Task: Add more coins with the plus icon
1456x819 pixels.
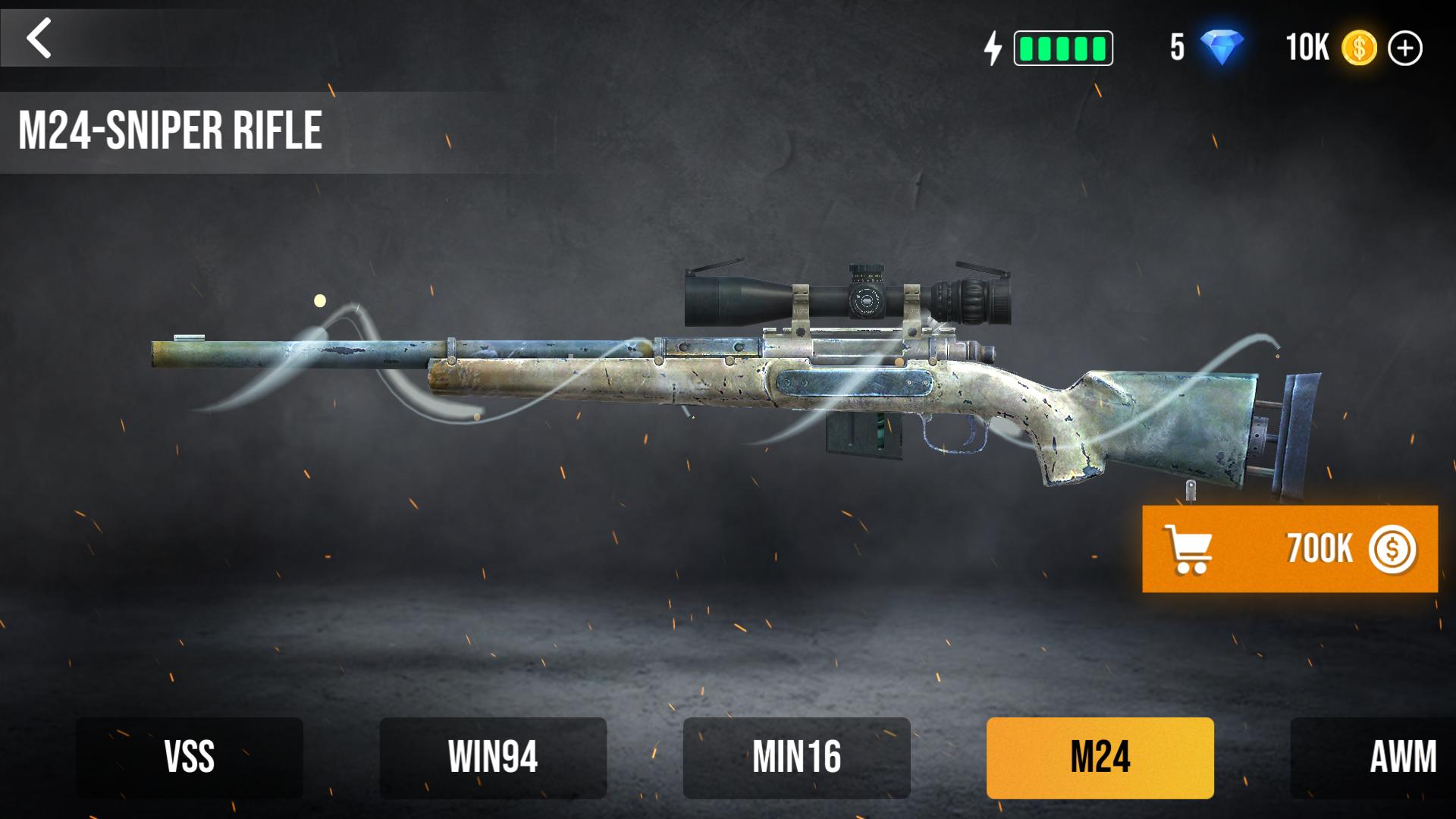Action: (1404, 49)
